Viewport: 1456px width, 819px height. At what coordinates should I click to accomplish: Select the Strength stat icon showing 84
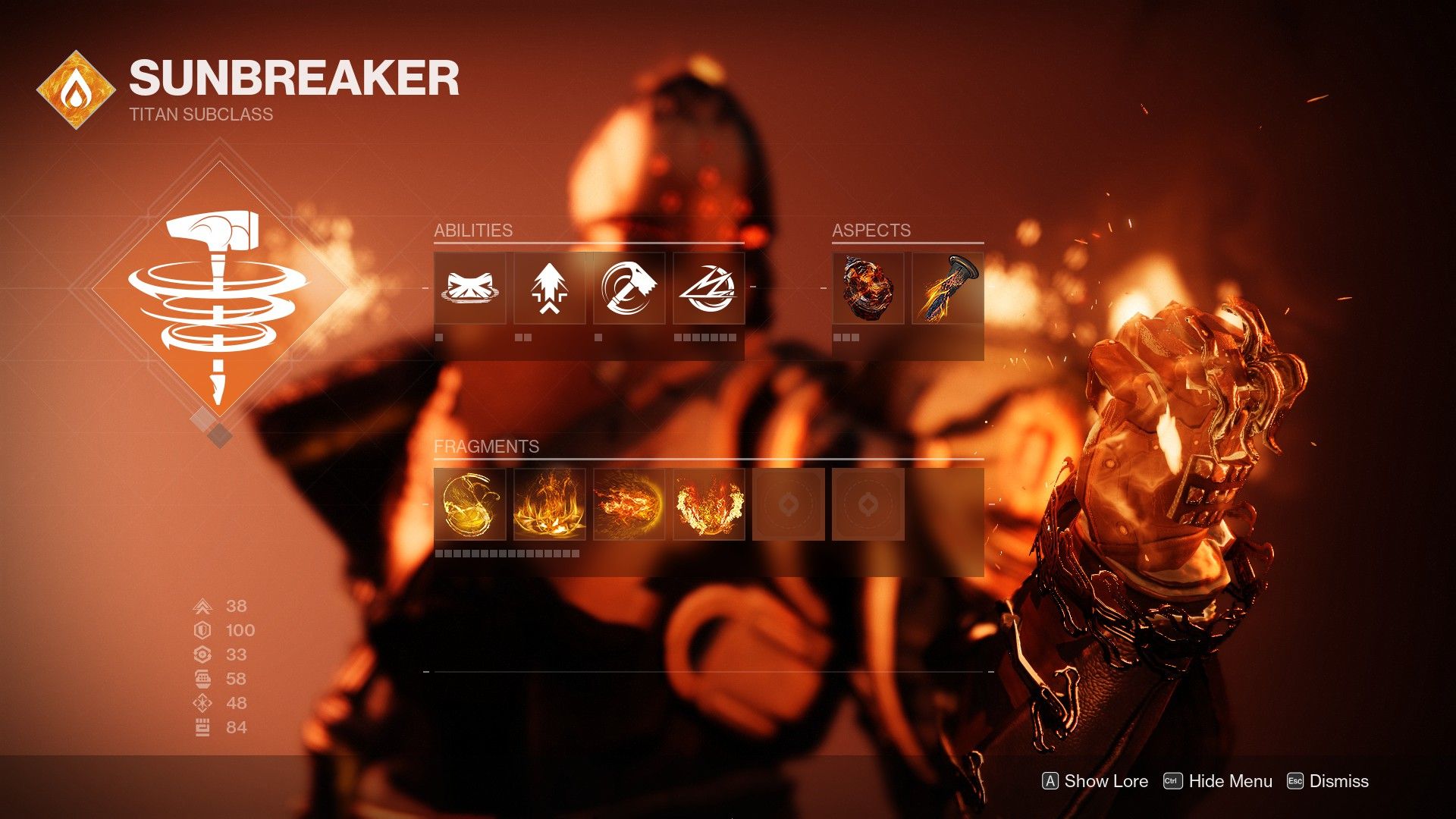tap(201, 726)
